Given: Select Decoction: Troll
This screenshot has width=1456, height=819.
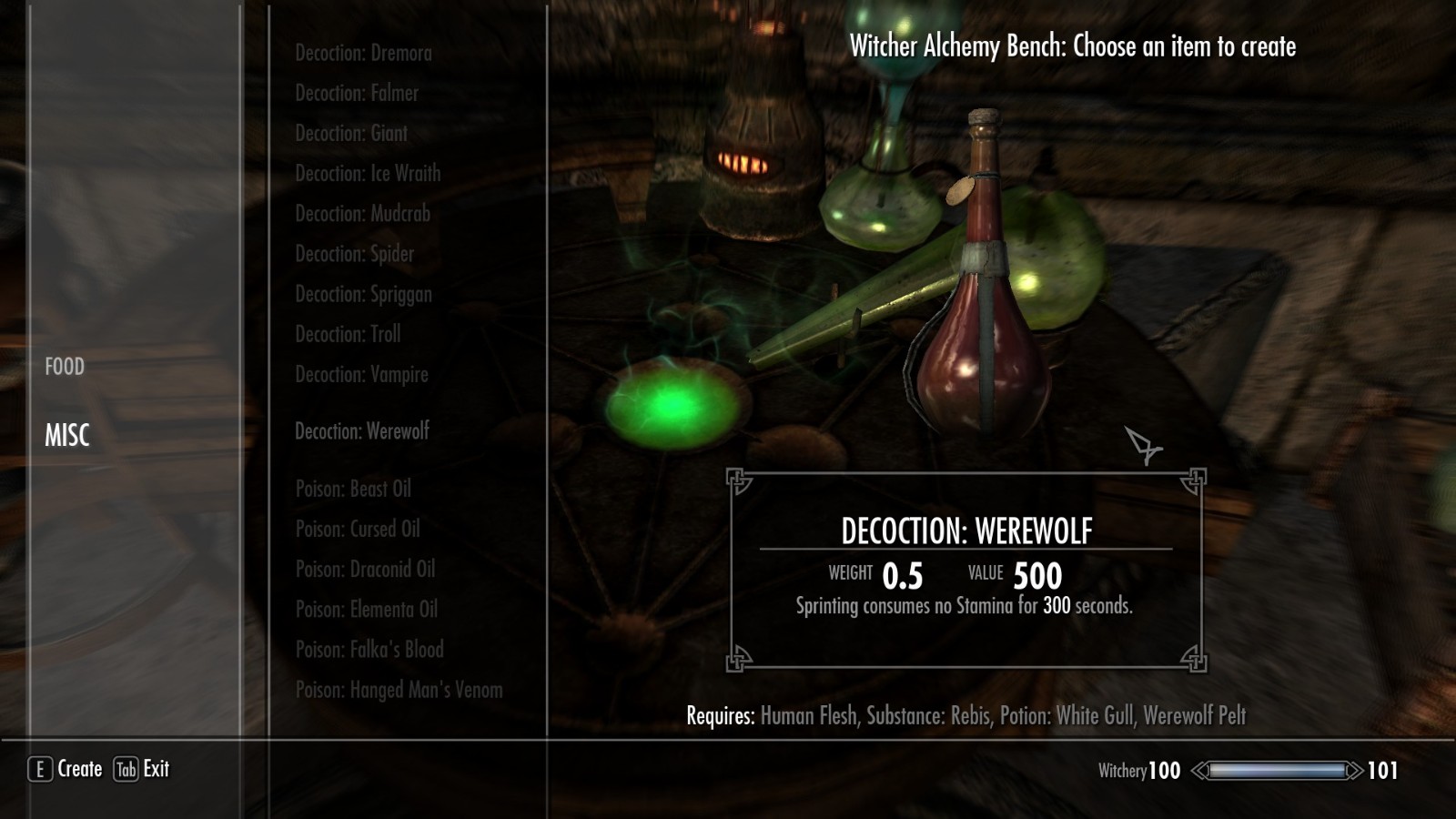Looking at the screenshot, I should (x=348, y=334).
